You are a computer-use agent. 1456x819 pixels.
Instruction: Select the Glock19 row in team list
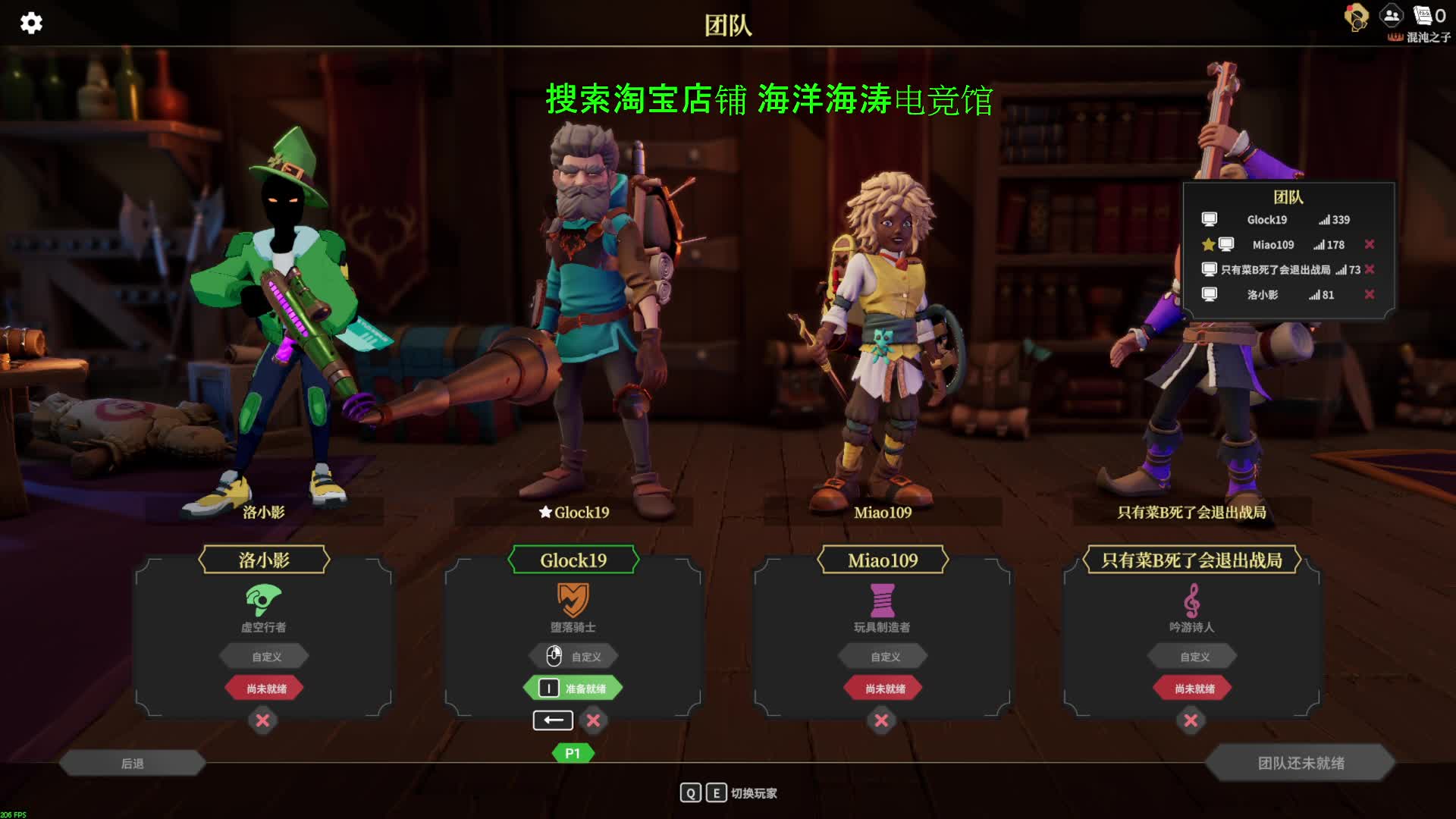1267,220
